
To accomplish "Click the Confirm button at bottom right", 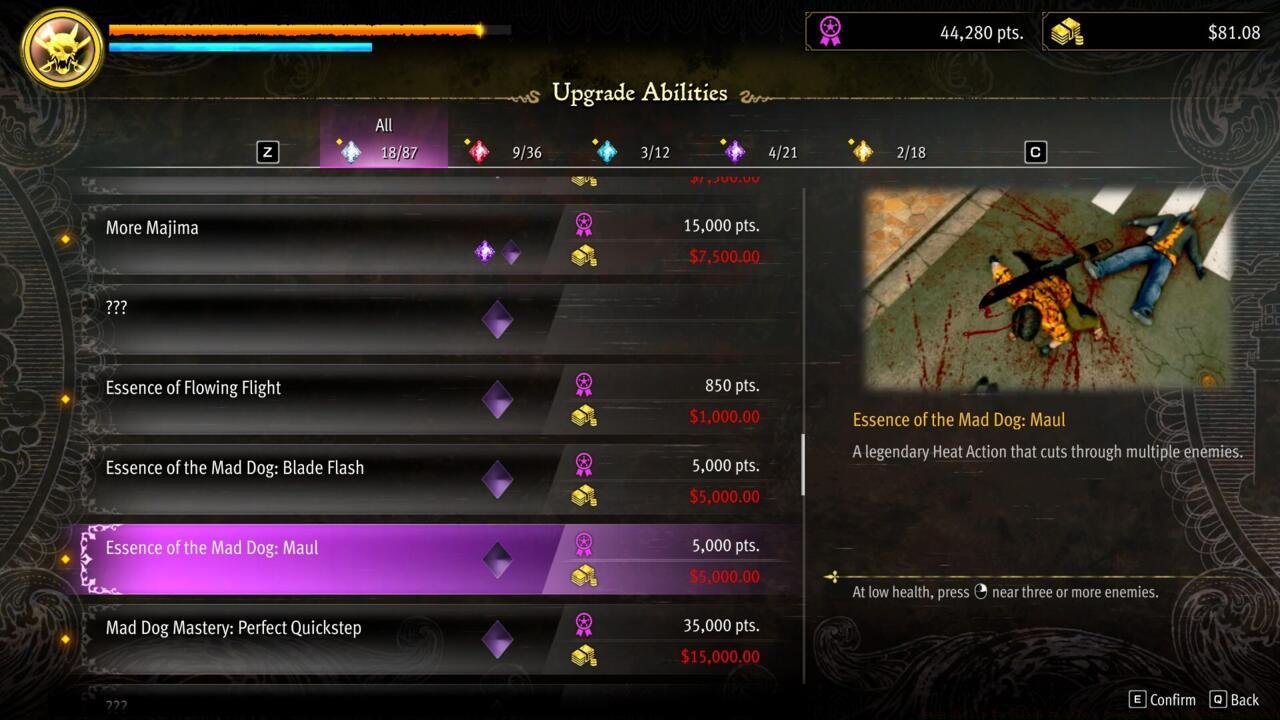I will pos(1163,700).
